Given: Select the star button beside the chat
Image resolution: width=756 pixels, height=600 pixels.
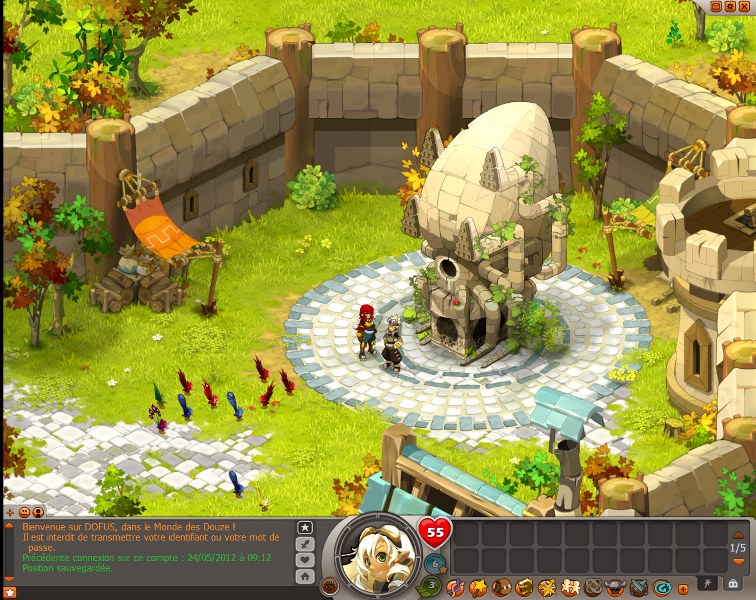Looking at the screenshot, I should tap(305, 527).
